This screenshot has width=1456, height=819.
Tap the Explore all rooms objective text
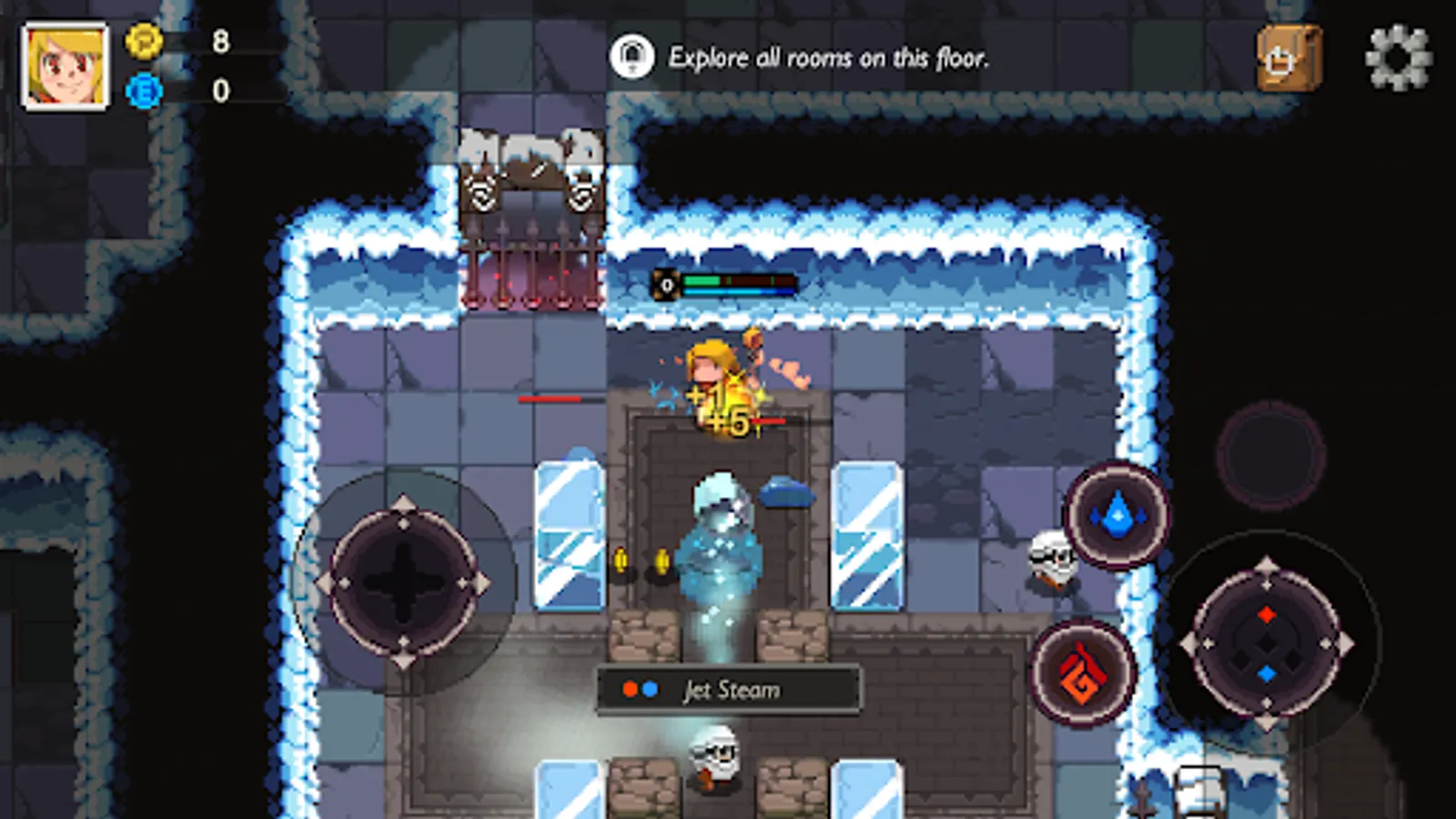pos(828,56)
